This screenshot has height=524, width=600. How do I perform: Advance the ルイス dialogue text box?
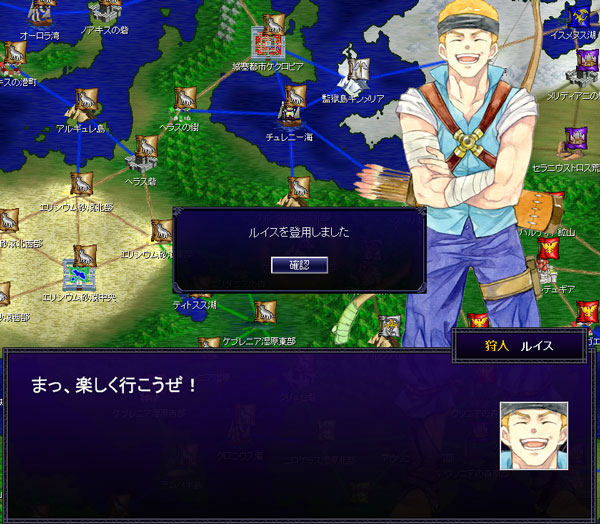[250, 430]
